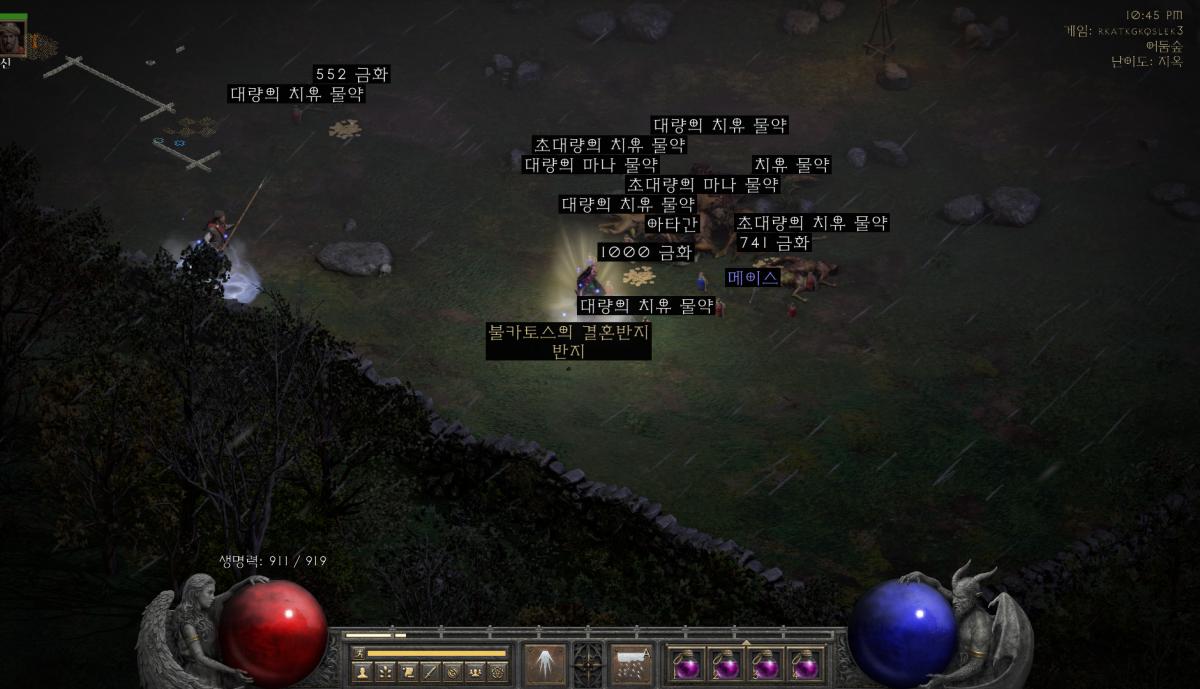Open the game menu gear icon
This screenshot has width=1200, height=689.
[497, 671]
